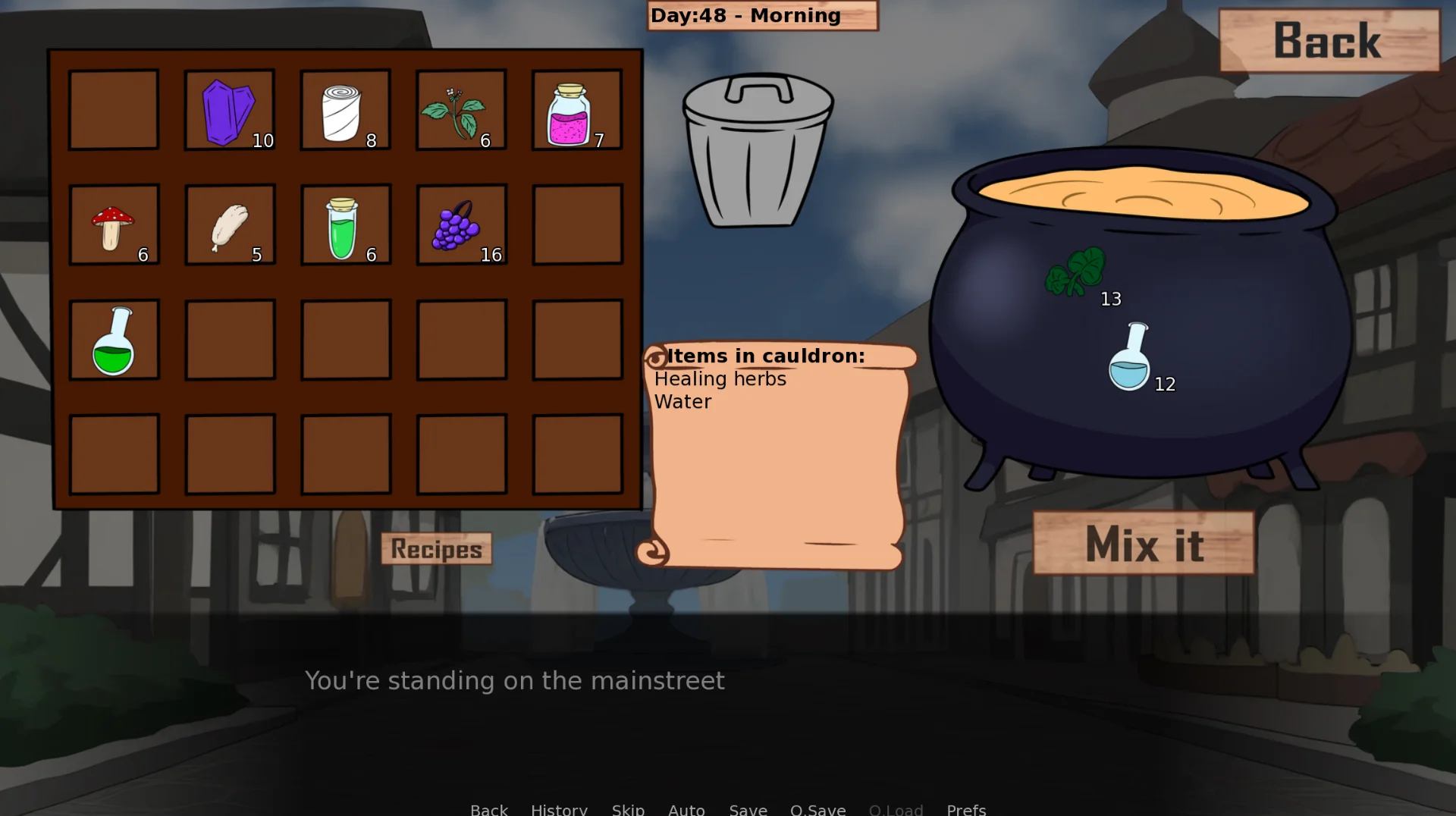The height and width of the screenshot is (816, 1456).
Task: Select the pink potion jar slot
Action: click(x=576, y=111)
